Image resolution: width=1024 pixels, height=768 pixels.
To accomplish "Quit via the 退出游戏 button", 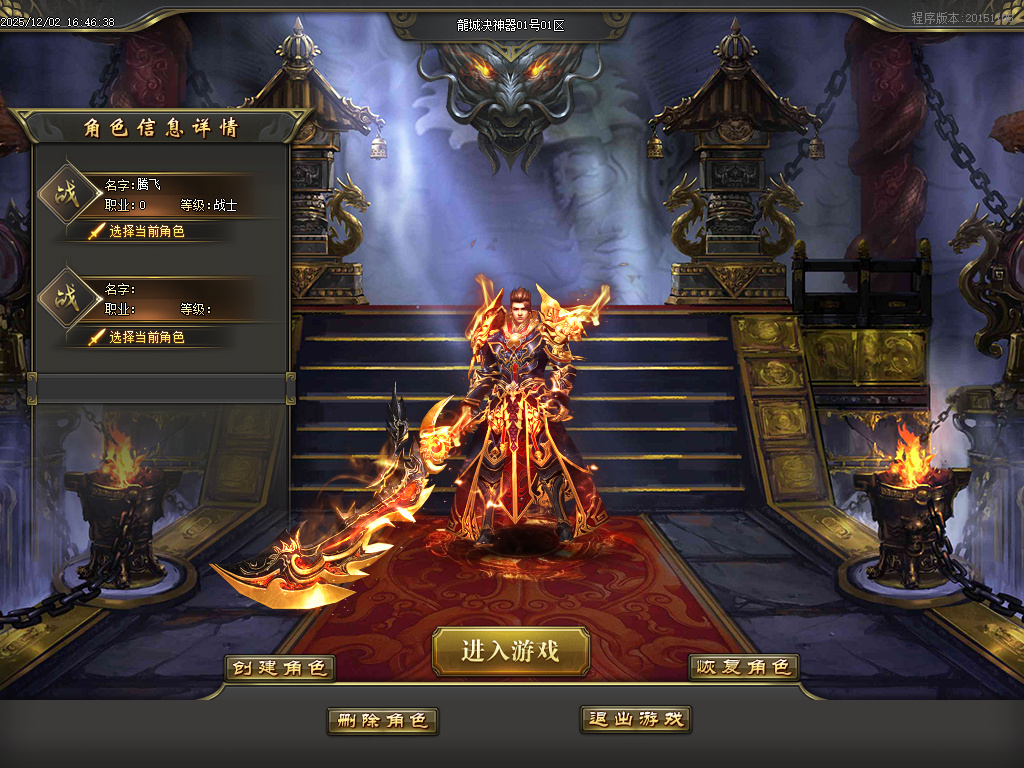I will tap(636, 719).
